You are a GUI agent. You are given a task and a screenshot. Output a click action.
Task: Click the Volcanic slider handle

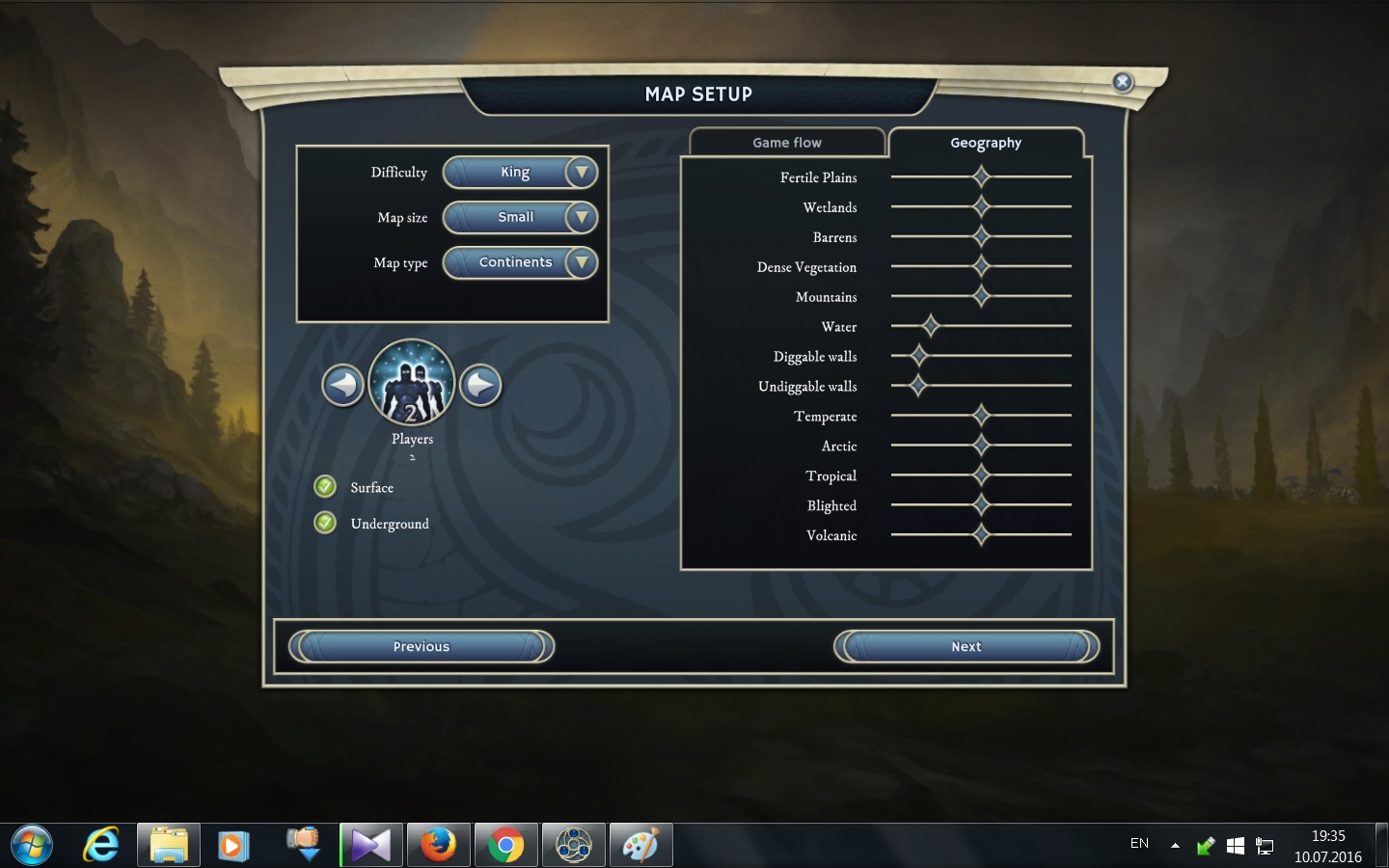tap(981, 534)
